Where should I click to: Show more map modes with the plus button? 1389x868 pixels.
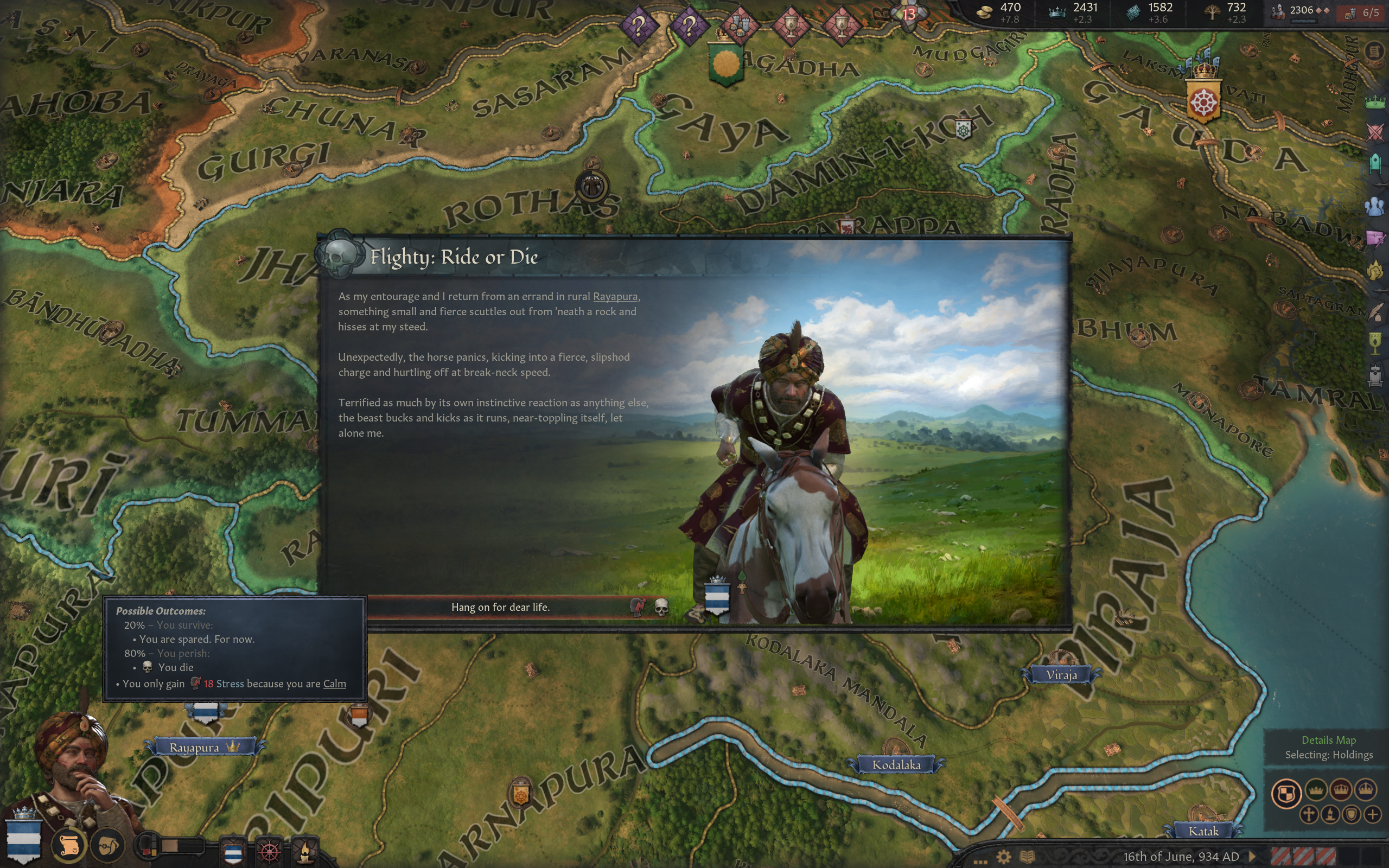(x=1372, y=814)
